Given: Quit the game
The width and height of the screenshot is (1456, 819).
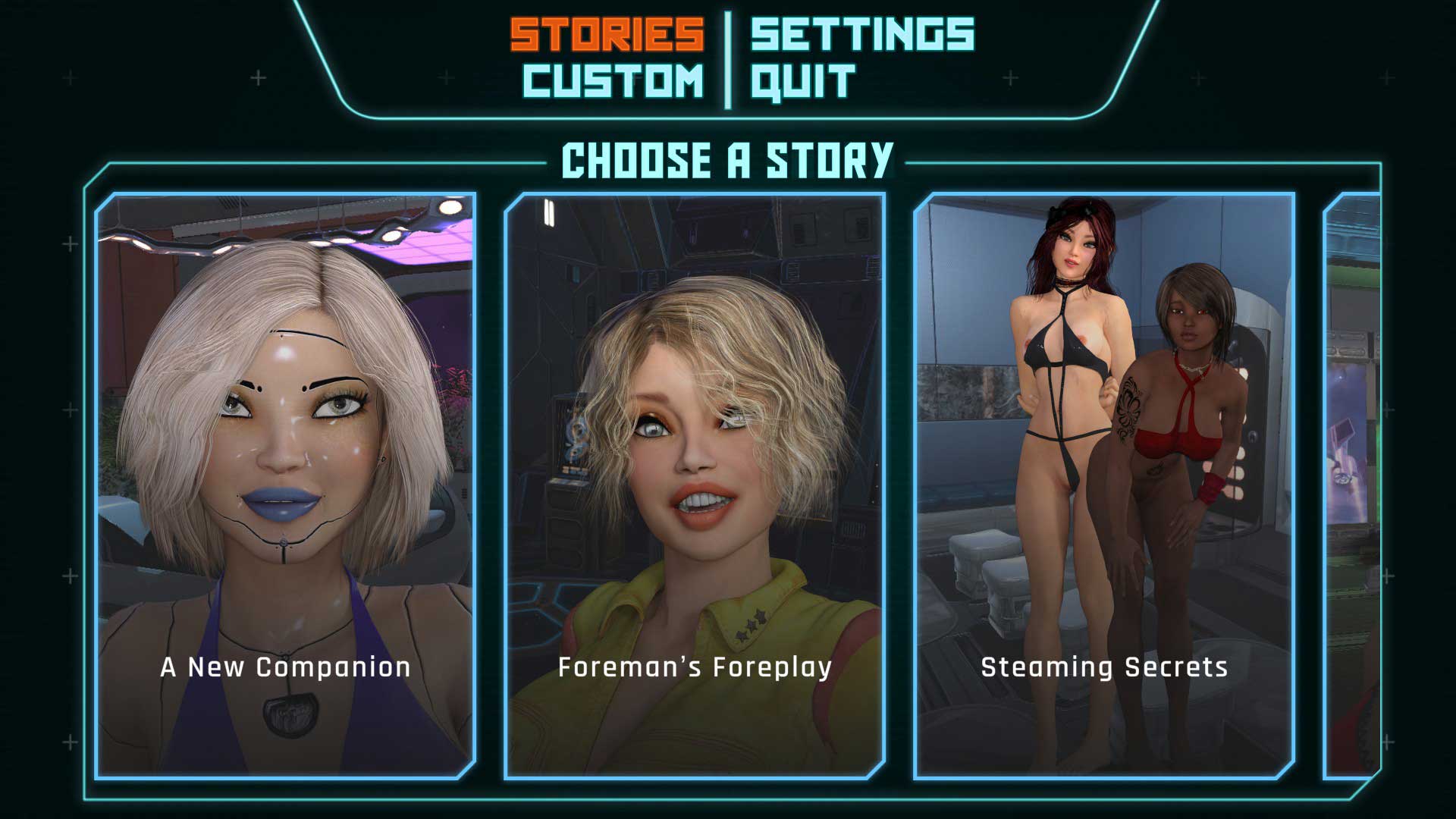Looking at the screenshot, I should tap(802, 81).
